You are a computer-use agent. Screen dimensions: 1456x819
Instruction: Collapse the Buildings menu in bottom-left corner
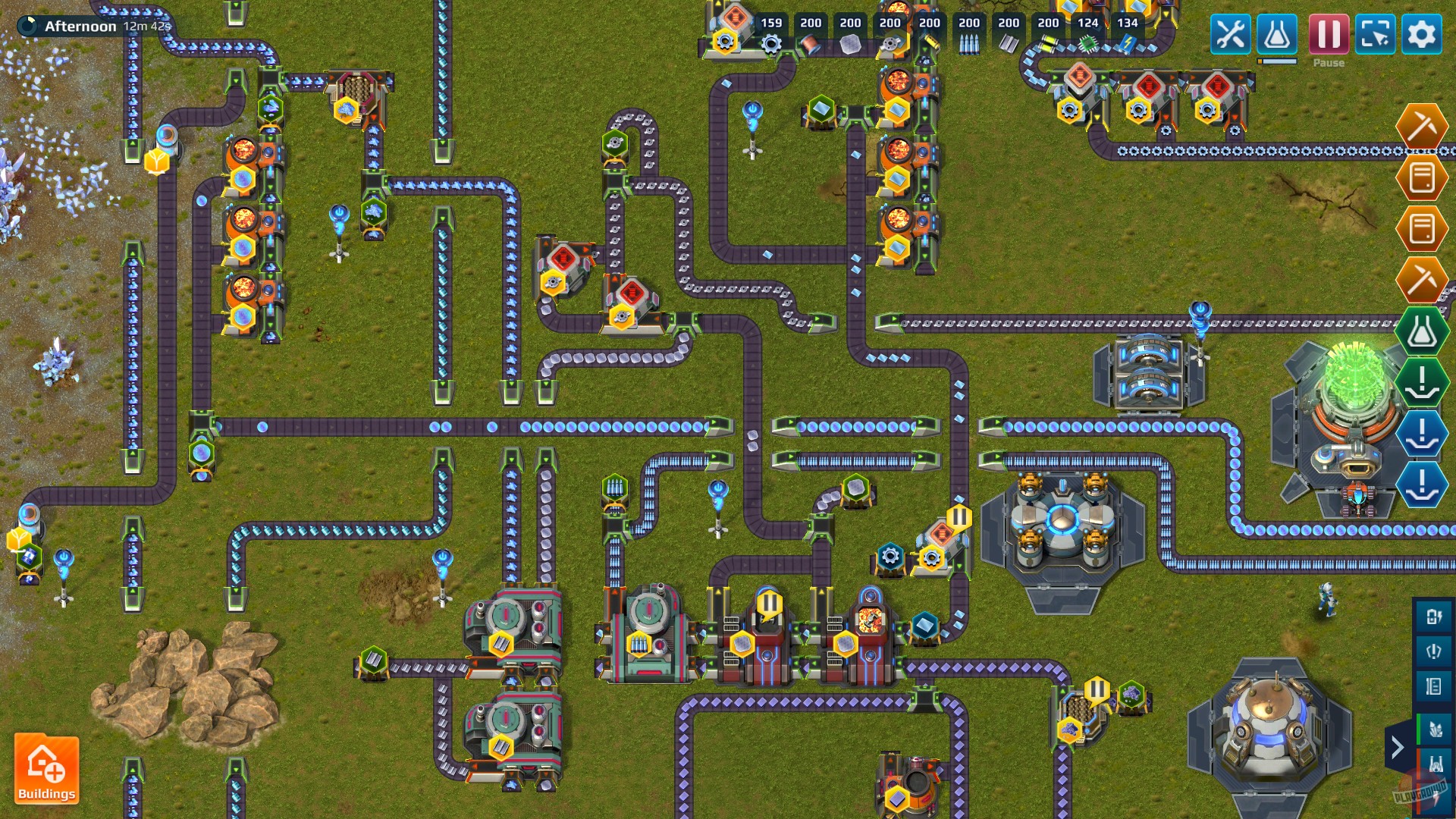pos(47,770)
